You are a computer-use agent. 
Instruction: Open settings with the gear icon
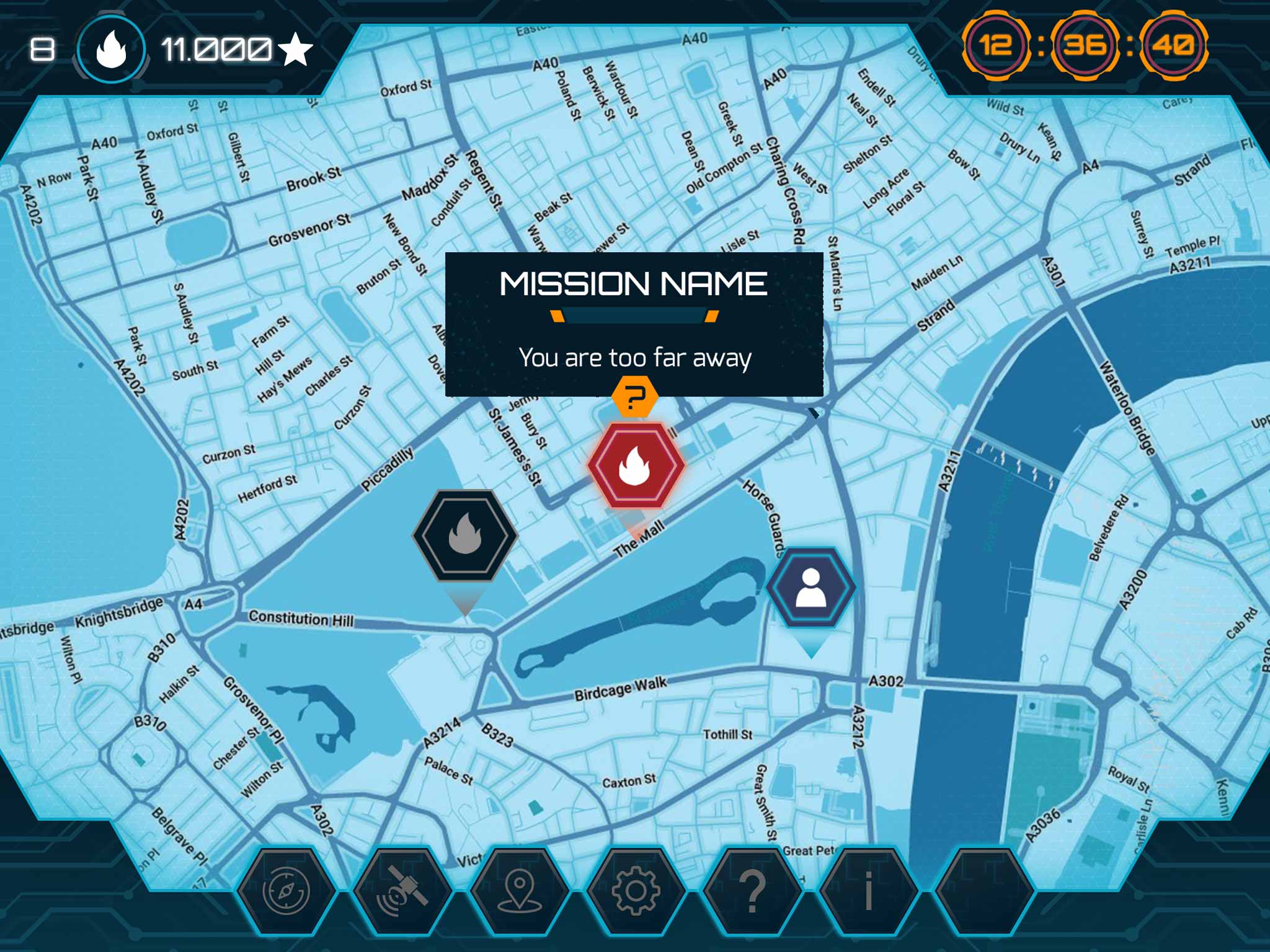pyautogui.click(x=636, y=891)
